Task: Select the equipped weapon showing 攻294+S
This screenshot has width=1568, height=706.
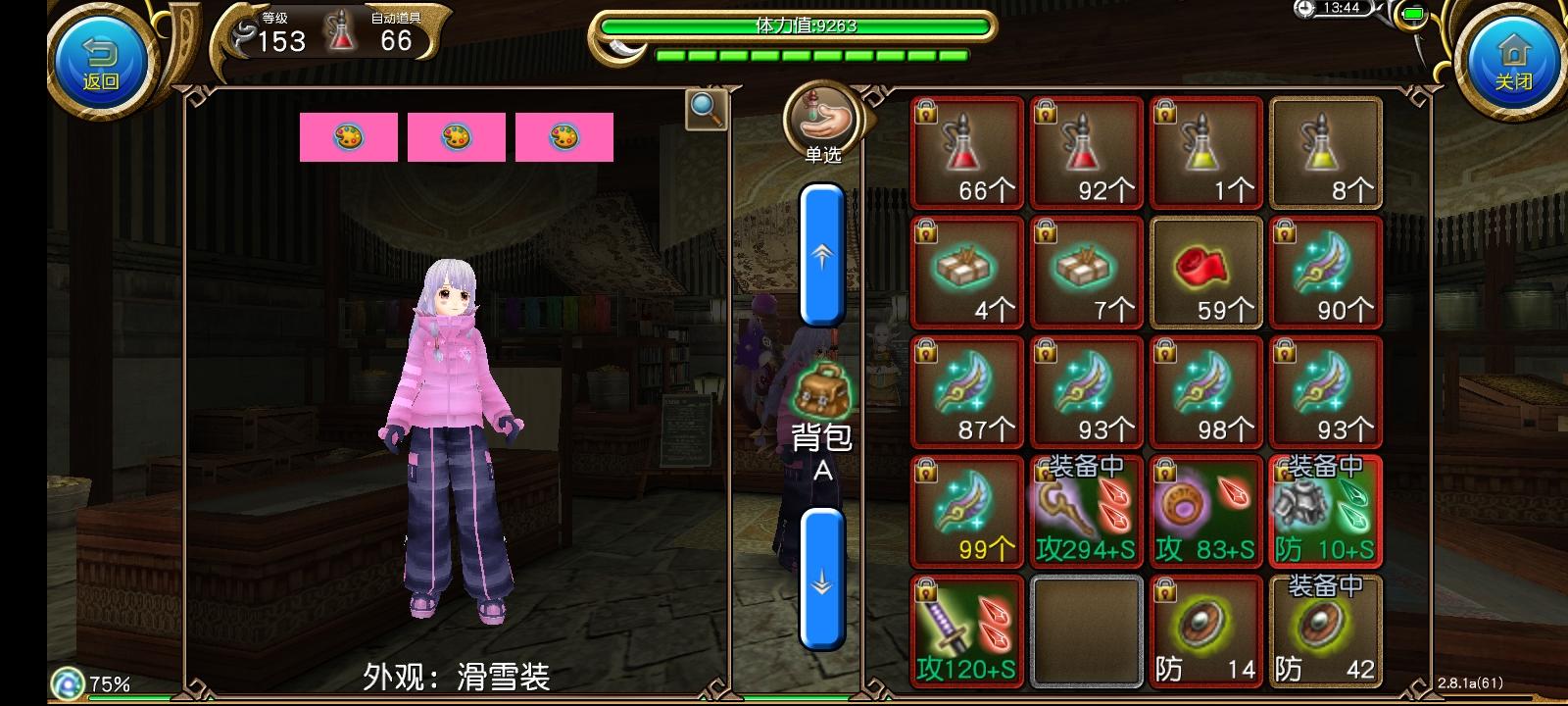Action: pos(1086,511)
